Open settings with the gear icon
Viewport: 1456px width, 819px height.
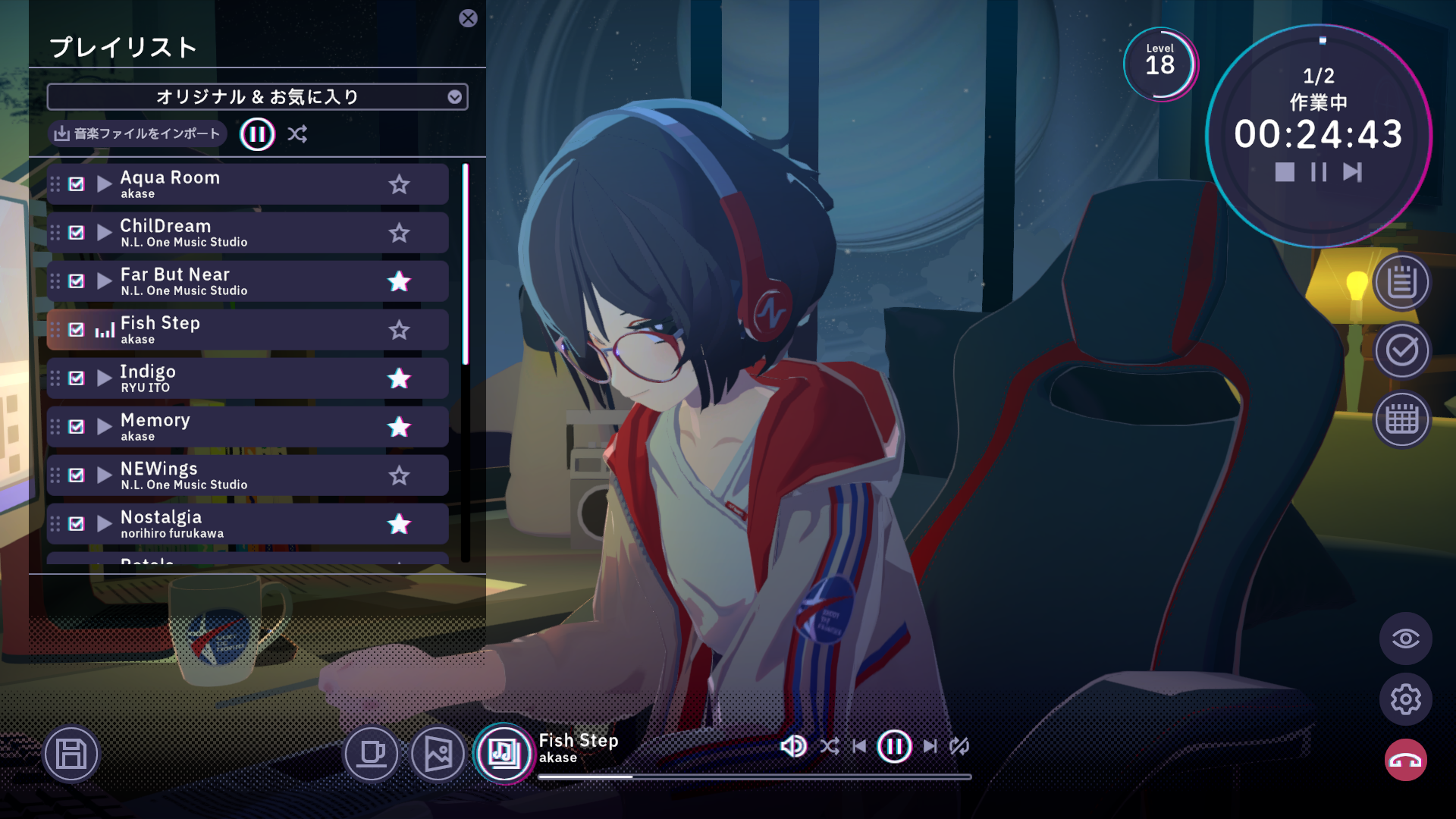point(1406,699)
